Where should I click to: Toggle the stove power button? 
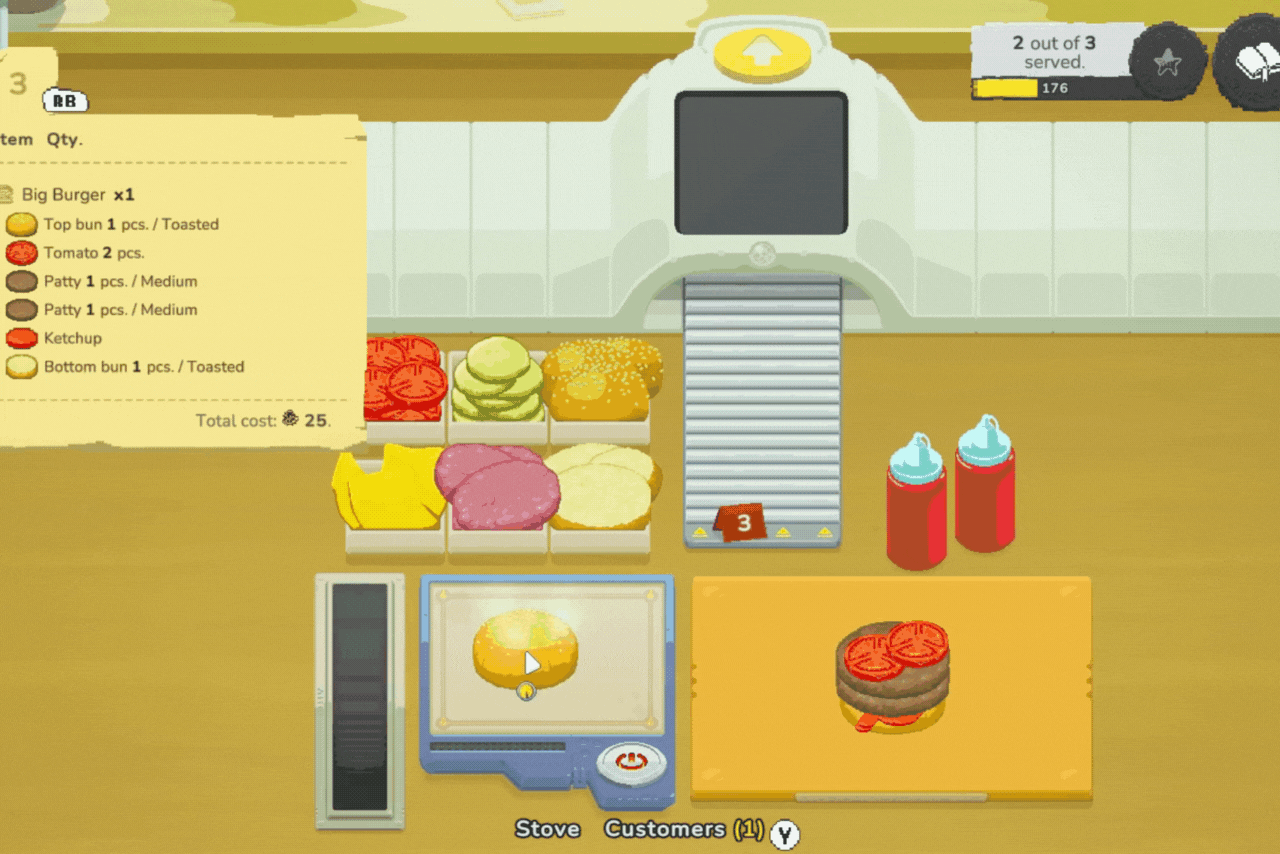pos(631,762)
